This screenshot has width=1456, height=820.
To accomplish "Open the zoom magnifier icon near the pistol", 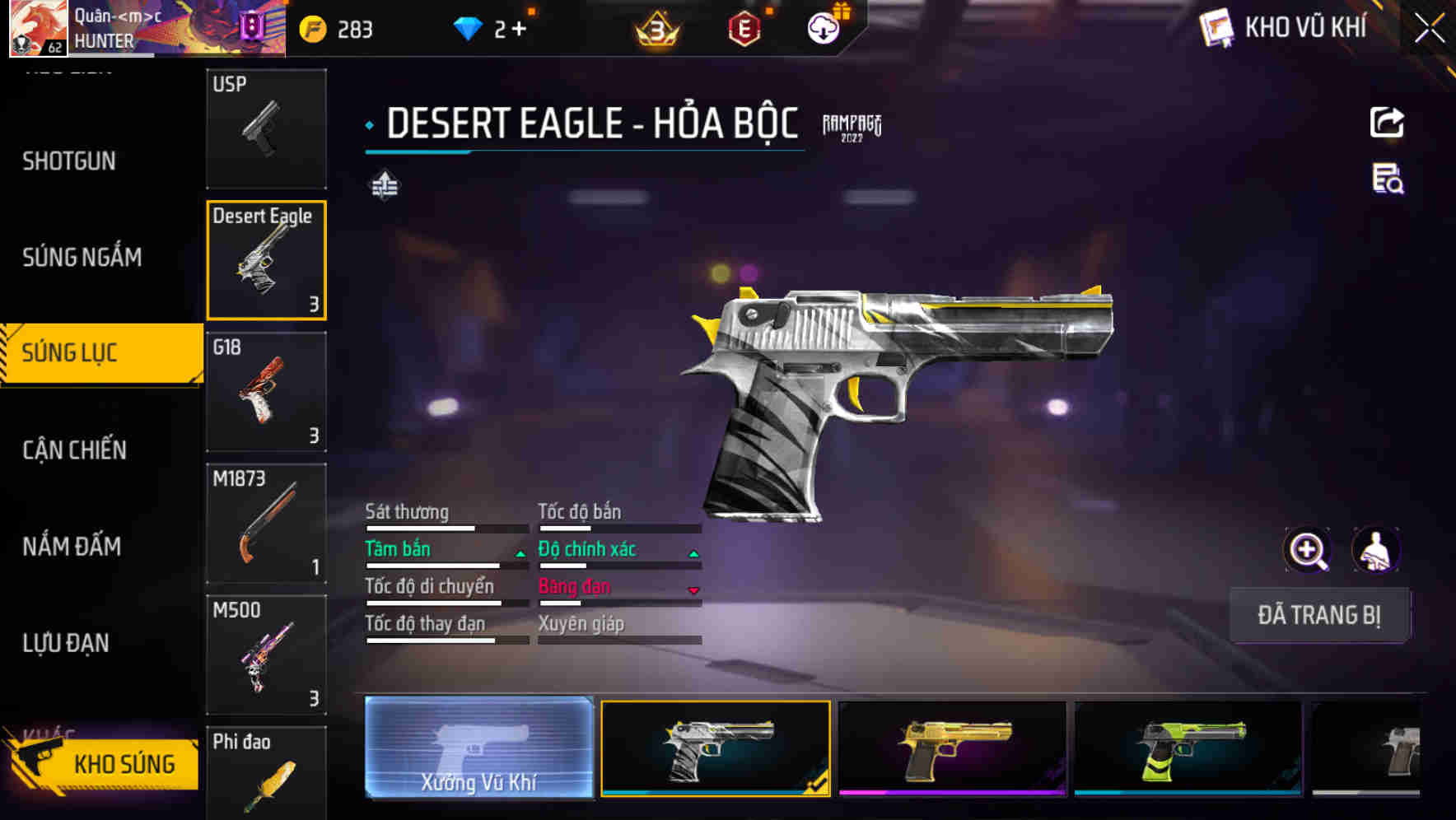I will (1309, 550).
